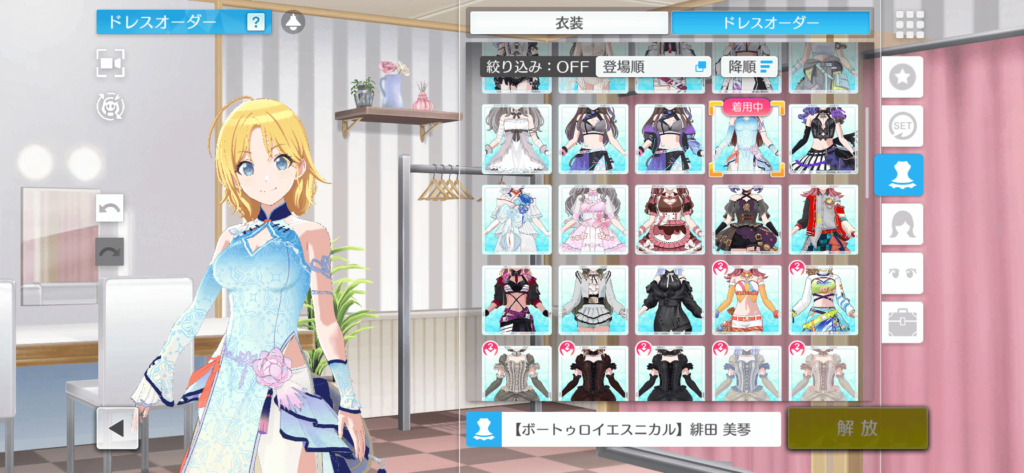The width and height of the screenshot is (1024, 473).
Task: Click the undo arrow button
Action: coord(110,208)
